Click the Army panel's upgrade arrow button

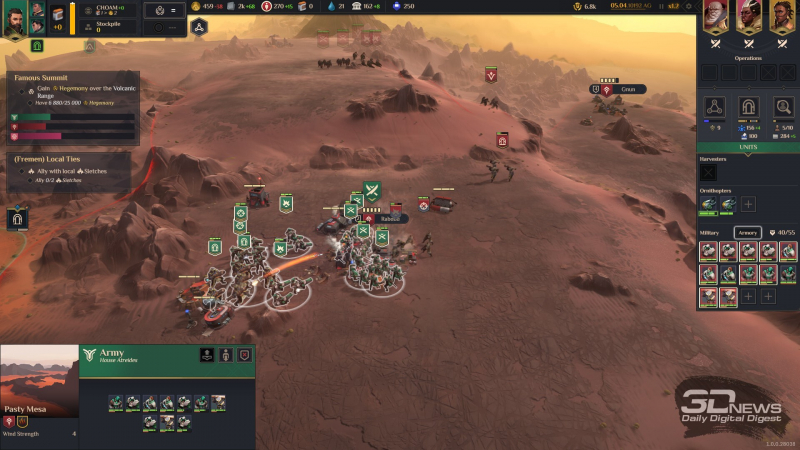(206, 355)
